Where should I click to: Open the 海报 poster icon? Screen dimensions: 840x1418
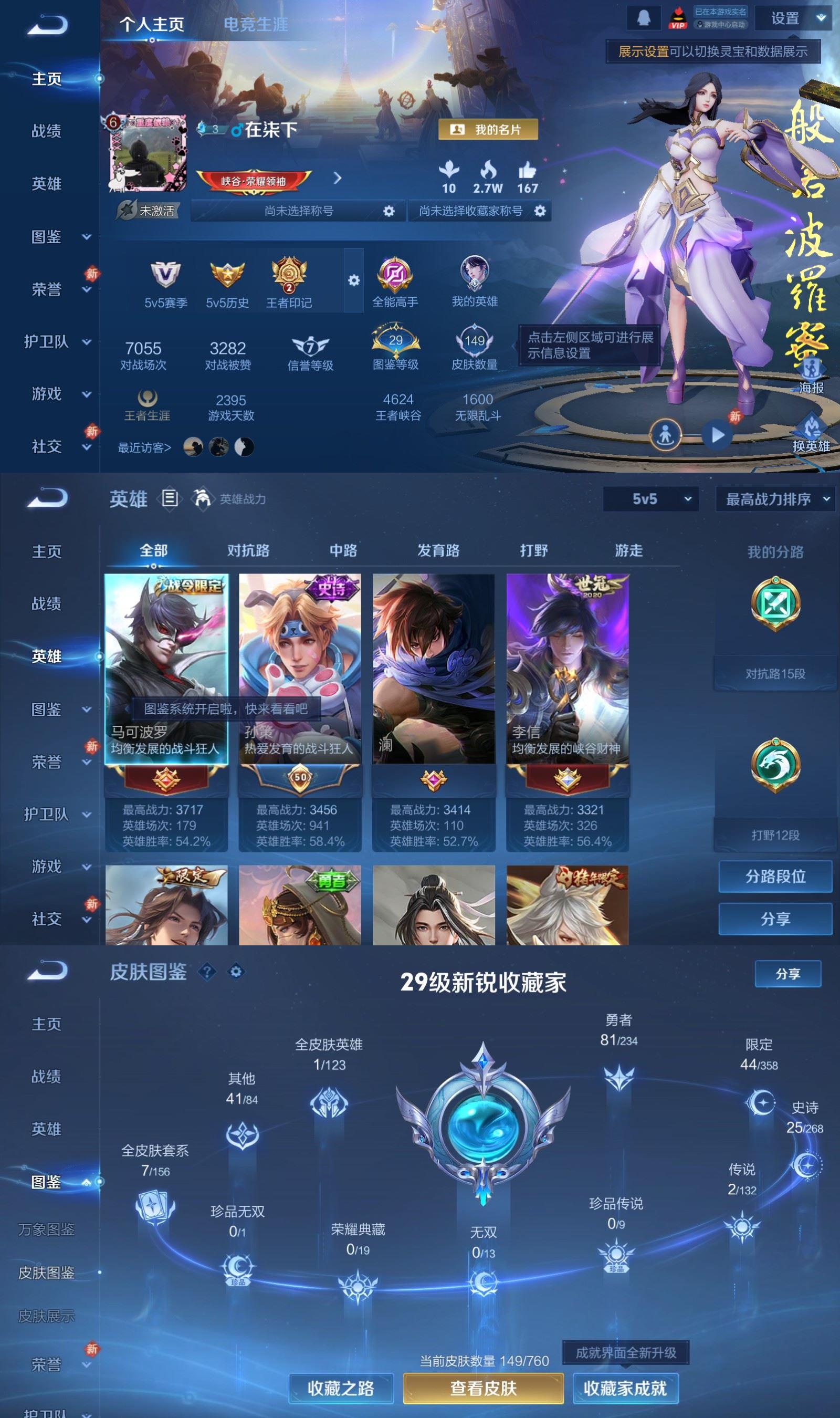(813, 368)
